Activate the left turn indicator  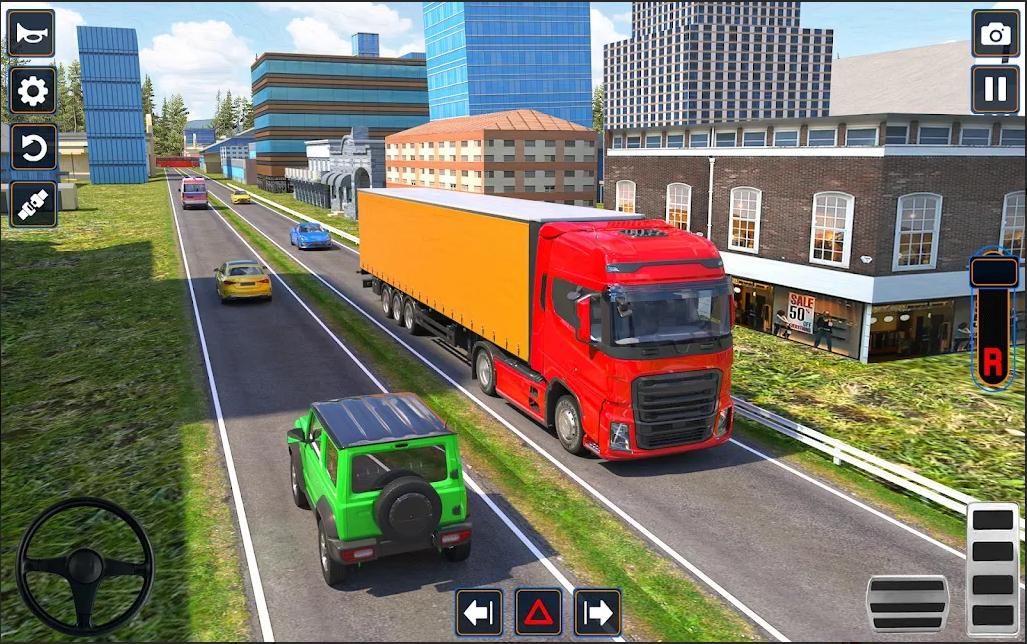(479, 612)
